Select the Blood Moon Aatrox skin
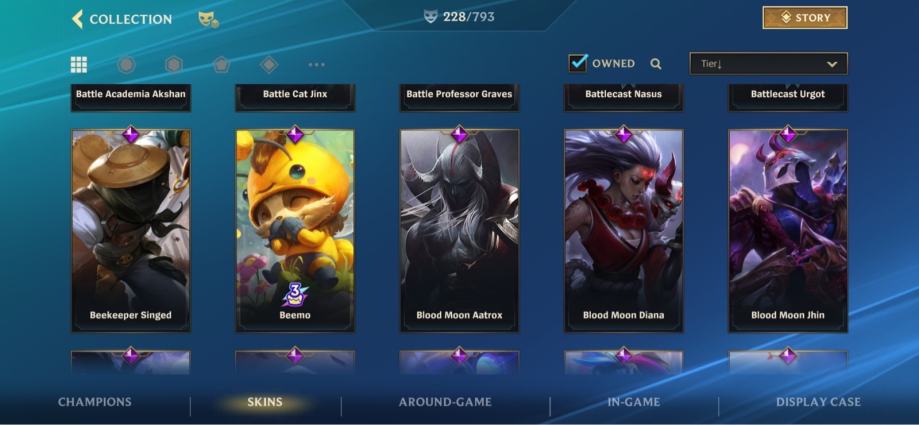This screenshot has height=425, width=919. point(459,230)
